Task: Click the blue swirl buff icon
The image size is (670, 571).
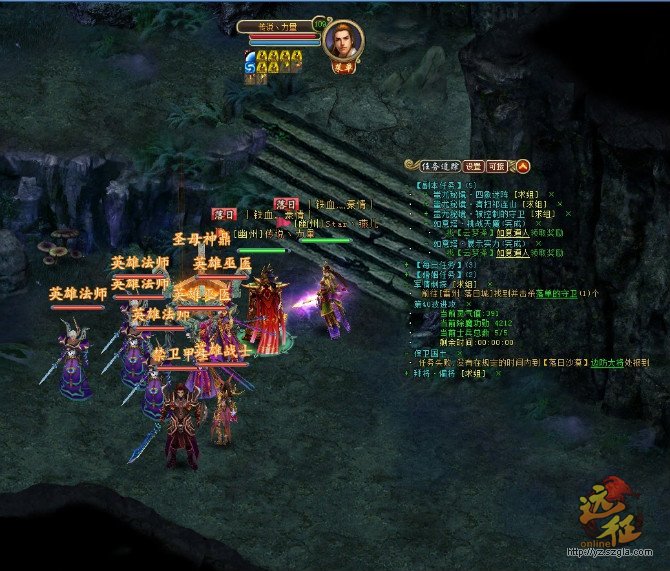Action: click(249, 62)
